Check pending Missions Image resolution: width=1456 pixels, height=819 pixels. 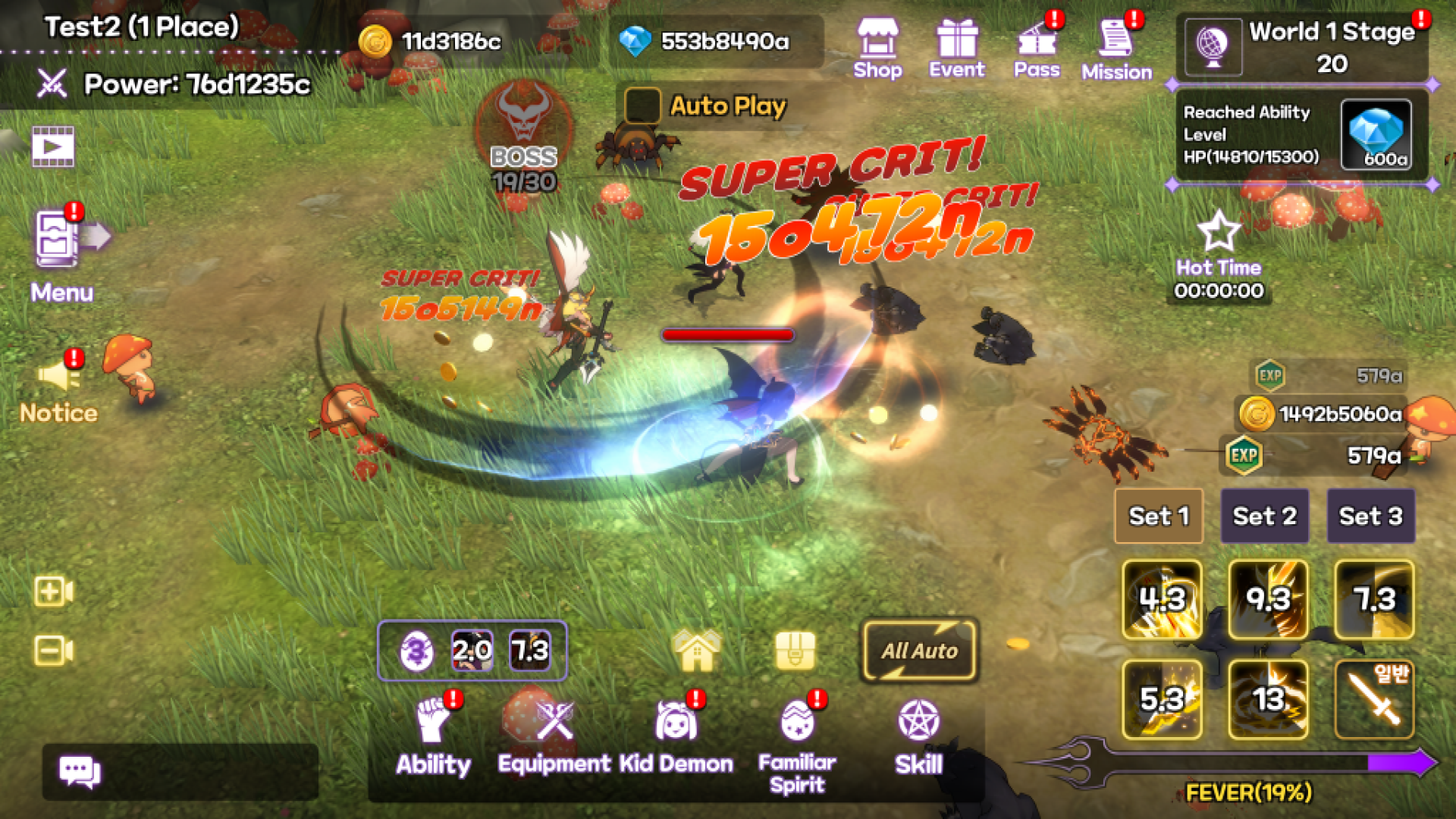[1116, 45]
